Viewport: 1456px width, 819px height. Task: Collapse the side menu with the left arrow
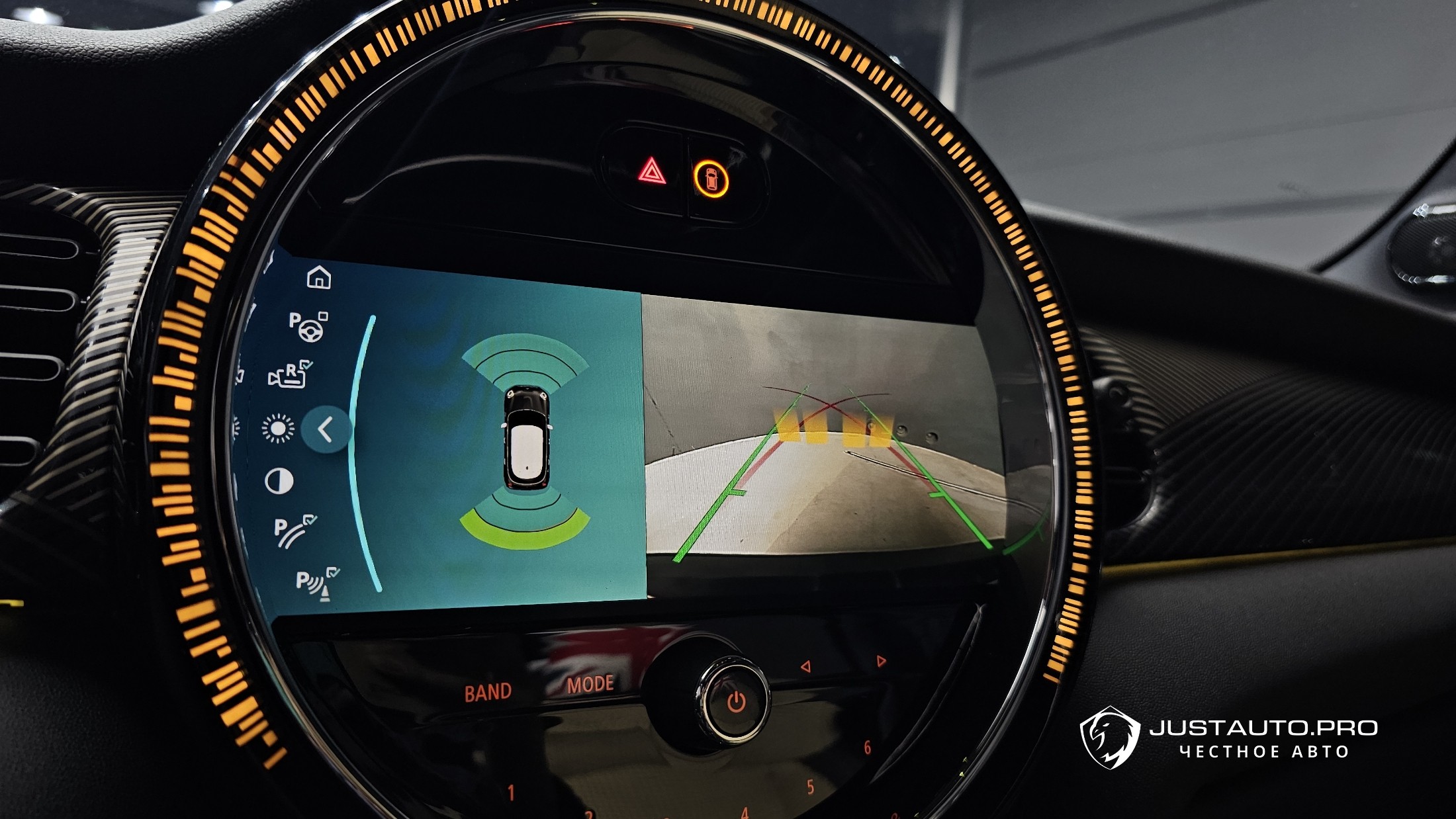point(325,430)
